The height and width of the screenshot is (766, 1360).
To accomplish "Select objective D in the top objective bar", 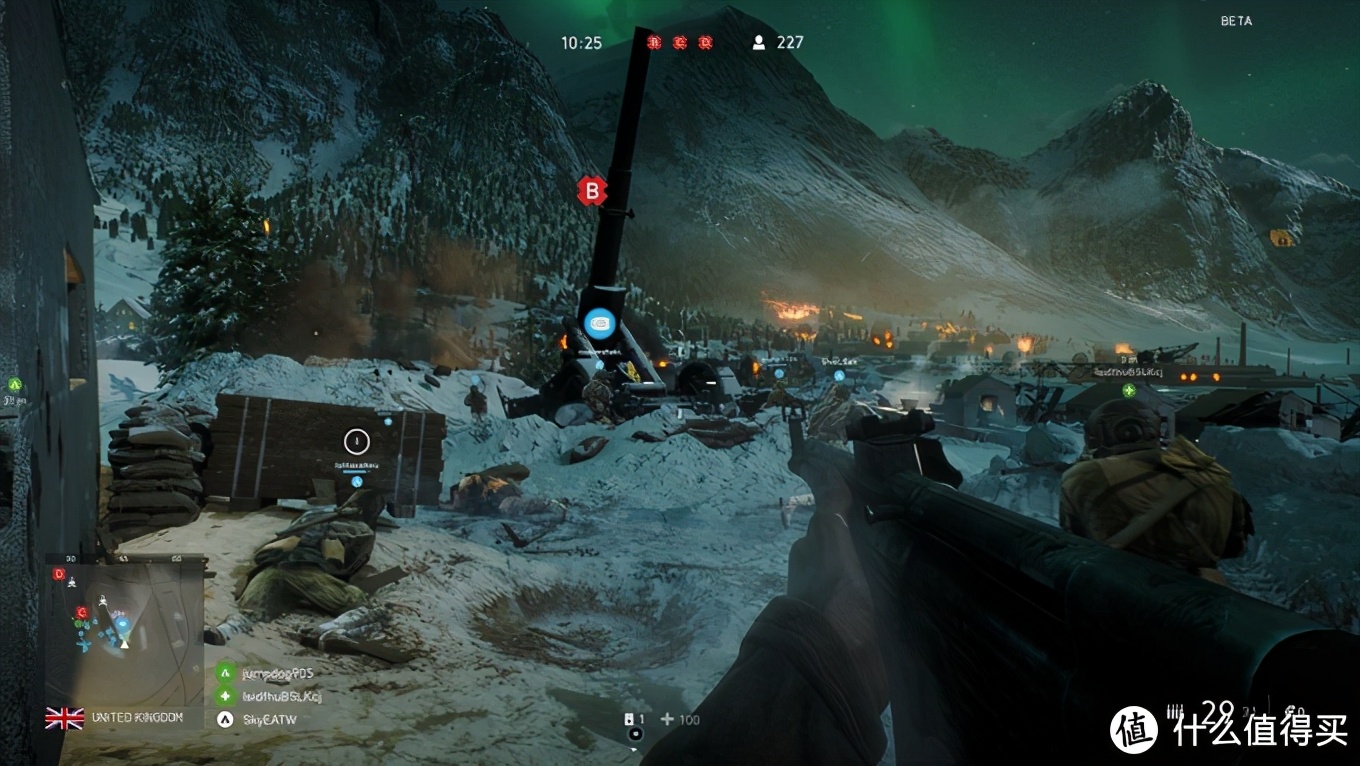I will [705, 42].
